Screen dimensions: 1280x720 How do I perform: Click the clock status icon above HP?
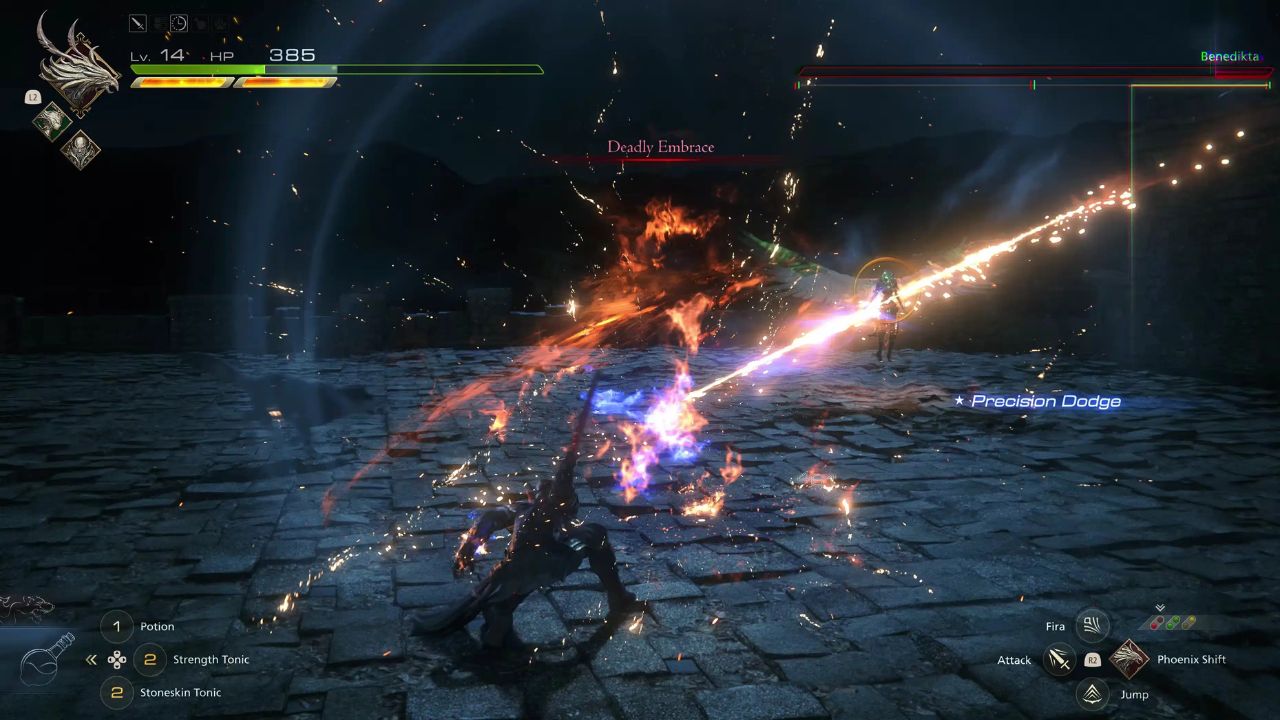(179, 22)
